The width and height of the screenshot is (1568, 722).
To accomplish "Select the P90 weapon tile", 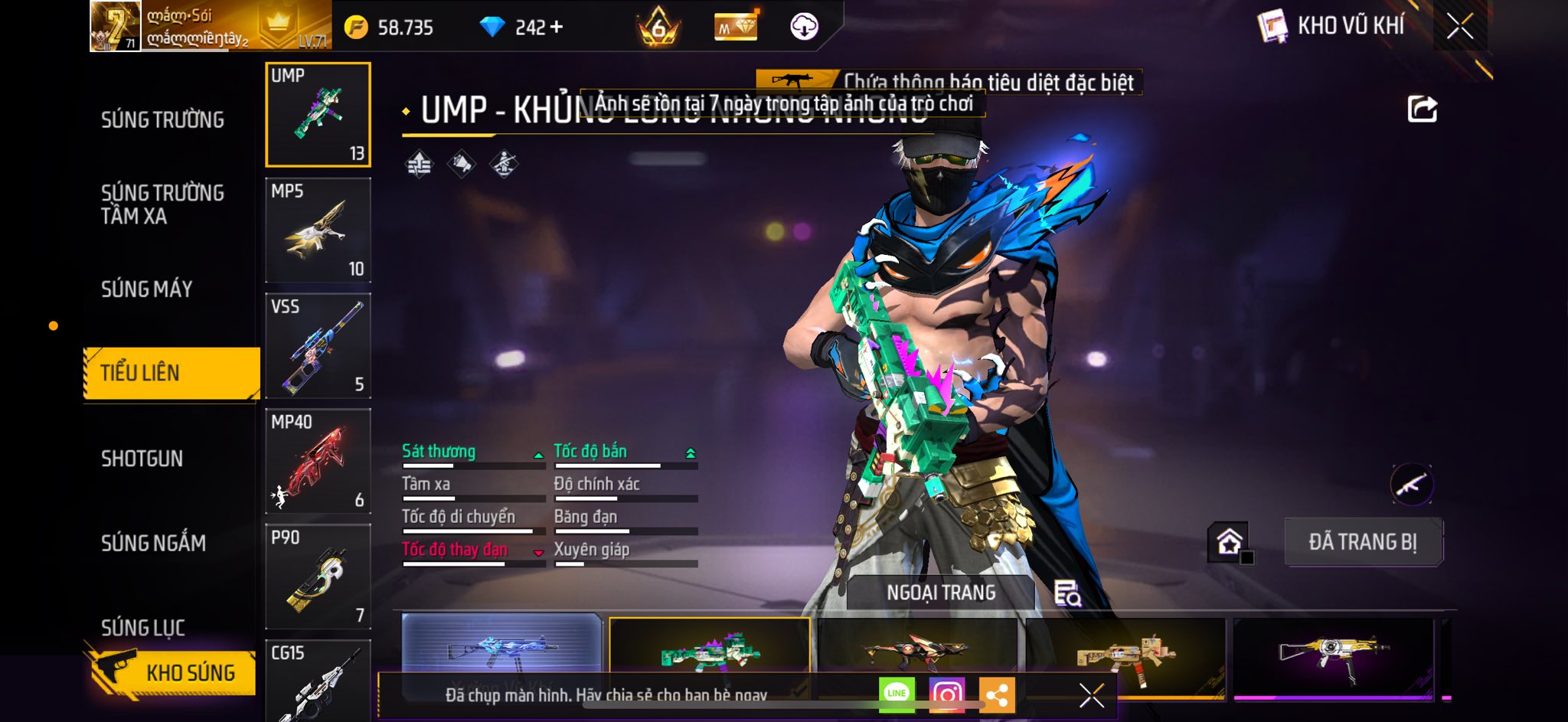I will [318, 577].
